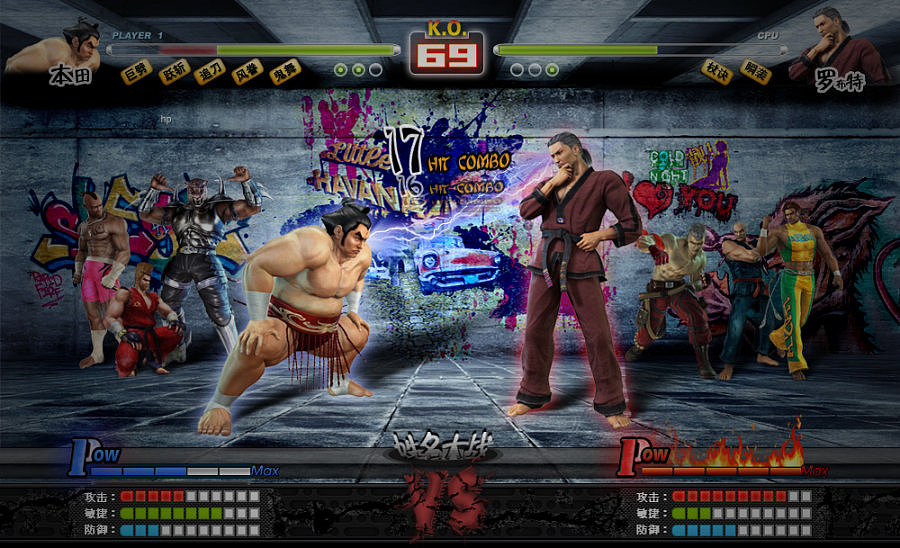The image size is (900, 548).
Task: Use the 跃斩 skill badge
Action: (x=174, y=73)
